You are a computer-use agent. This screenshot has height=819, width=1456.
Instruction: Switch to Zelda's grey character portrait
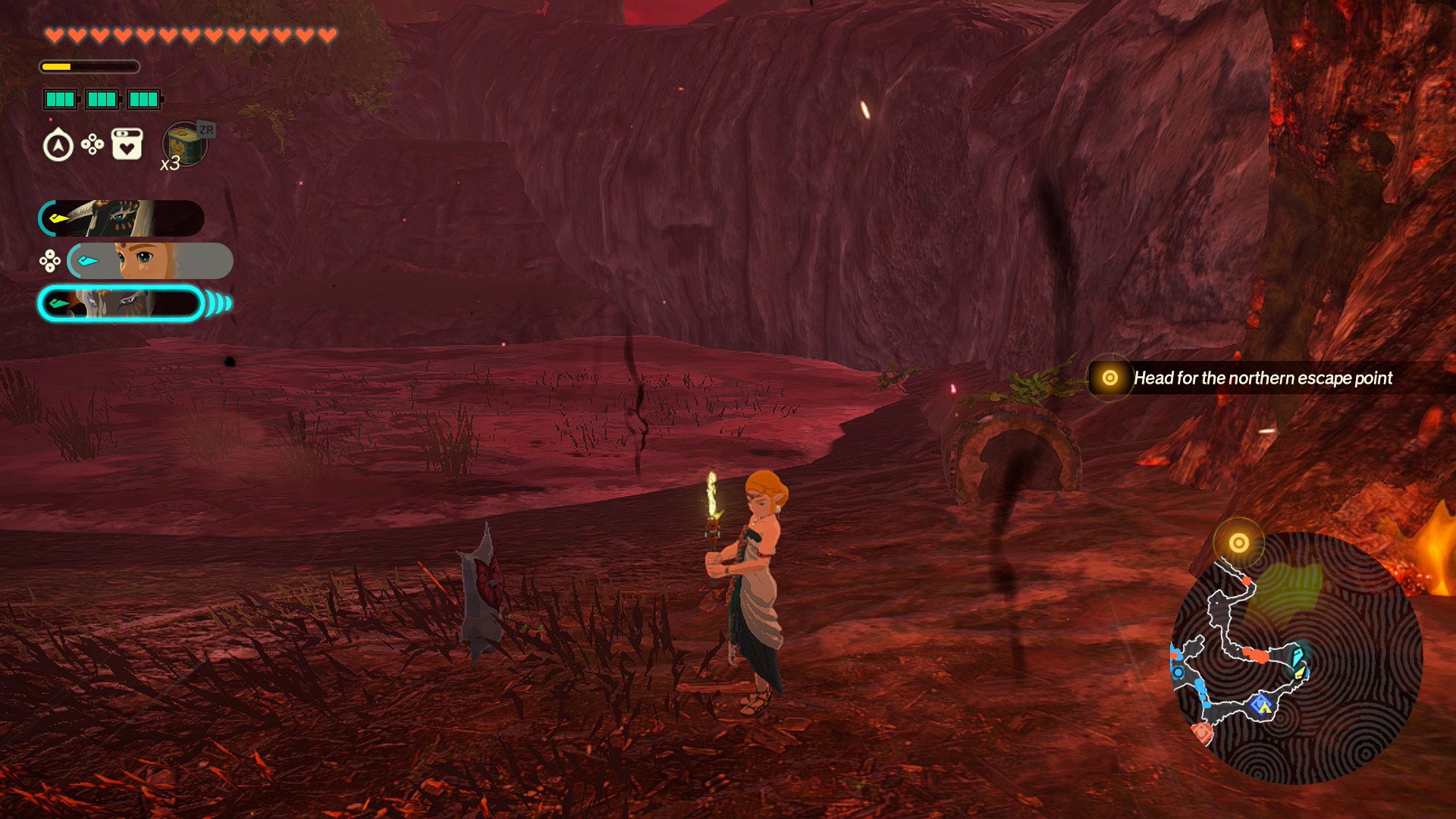[150, 261]
